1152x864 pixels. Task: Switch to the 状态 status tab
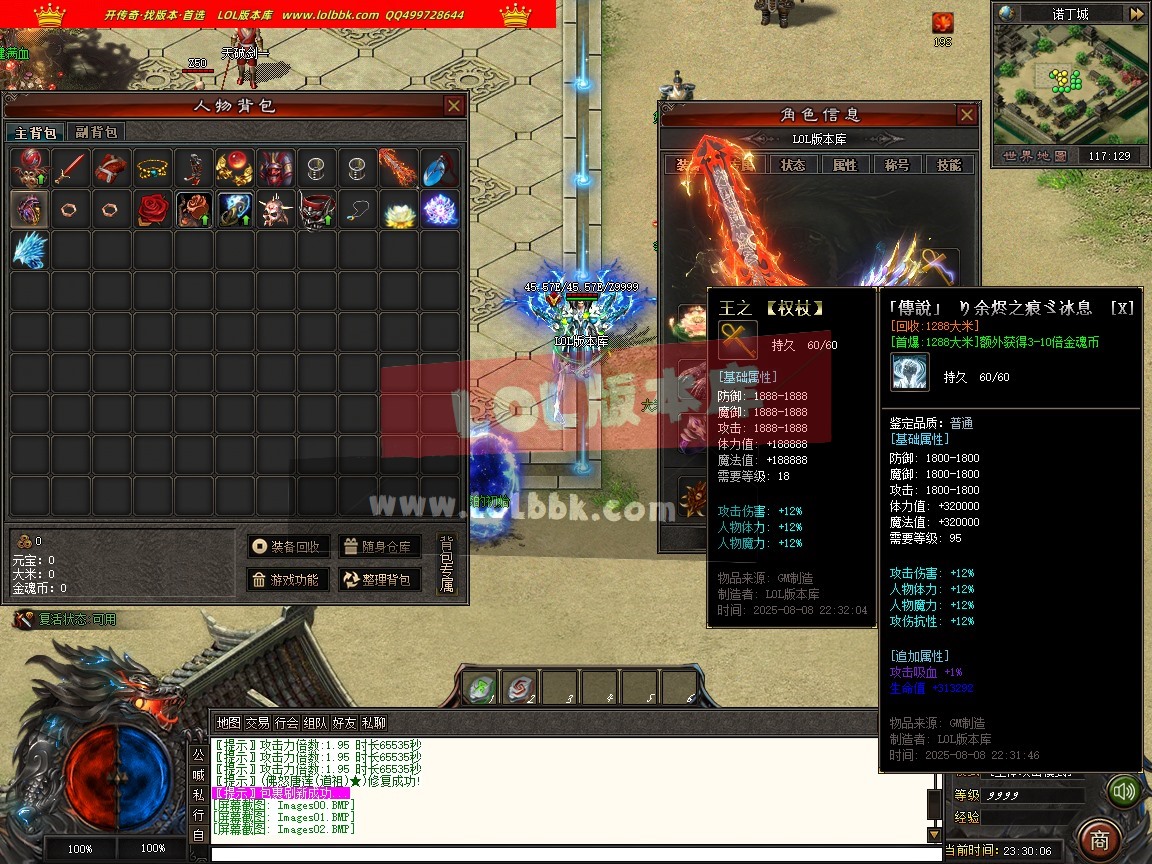coord(793,165)
